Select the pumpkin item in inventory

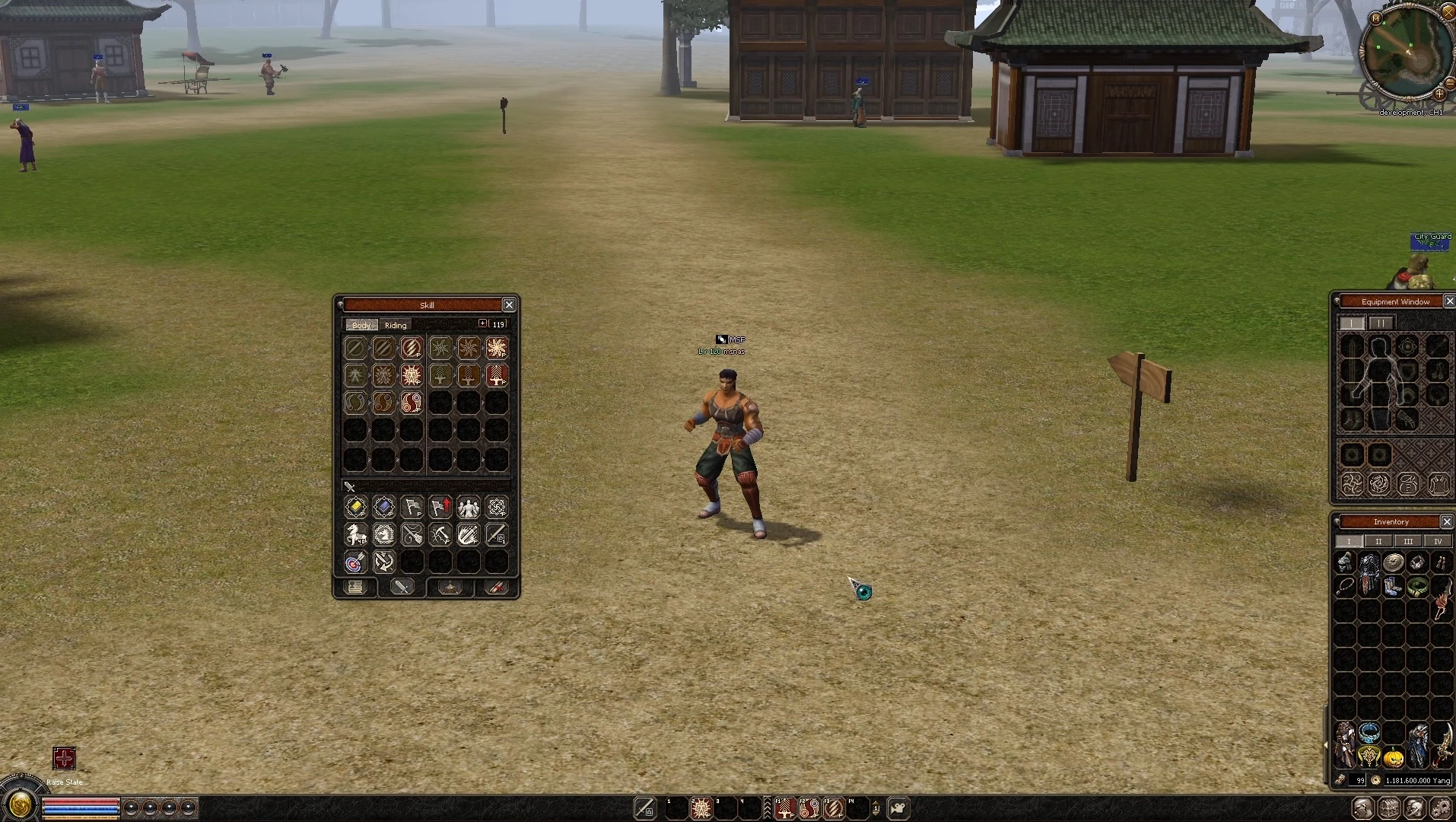point(1394,757)
